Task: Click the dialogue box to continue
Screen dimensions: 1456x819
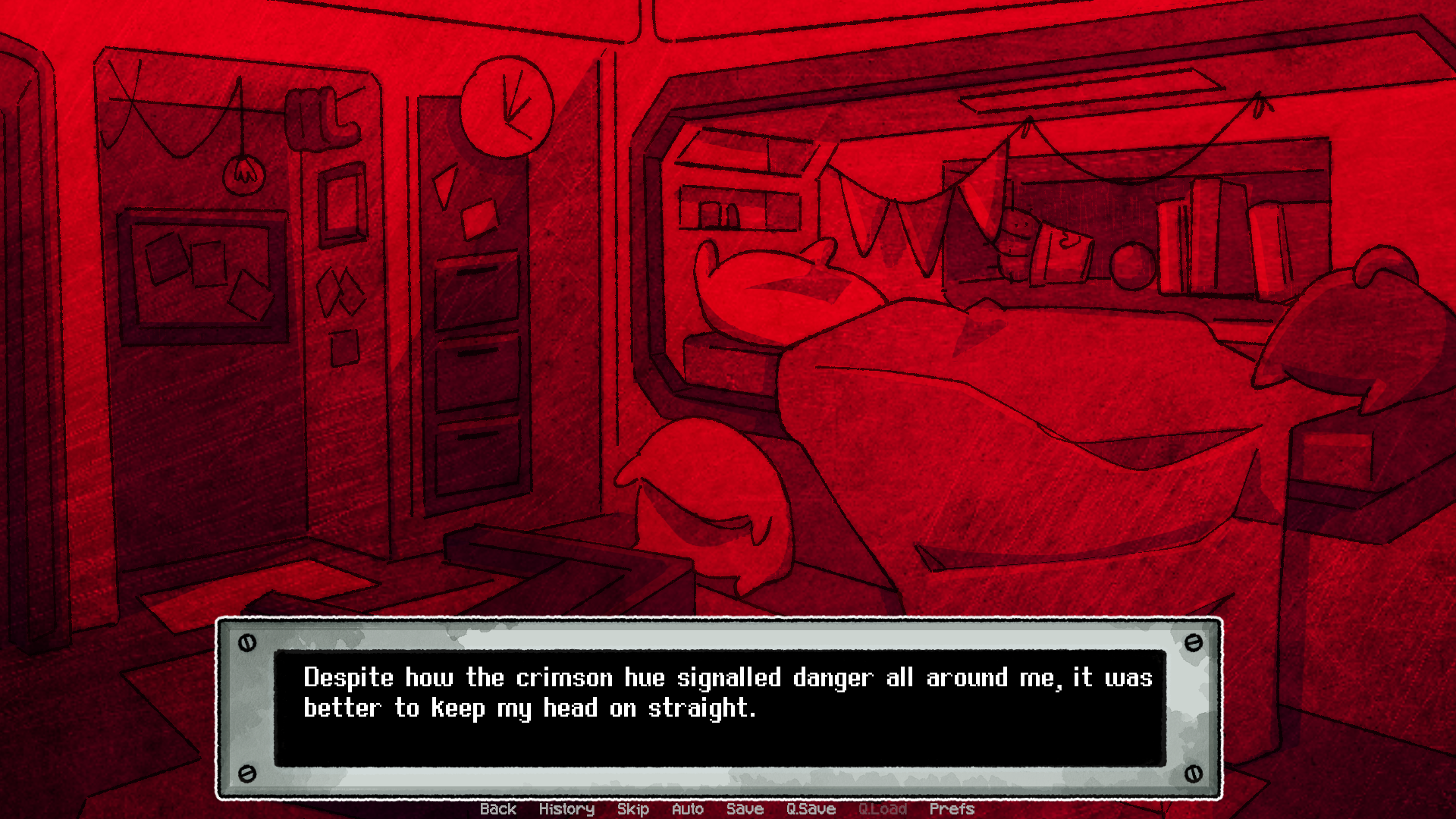Action: coord(719,708)
